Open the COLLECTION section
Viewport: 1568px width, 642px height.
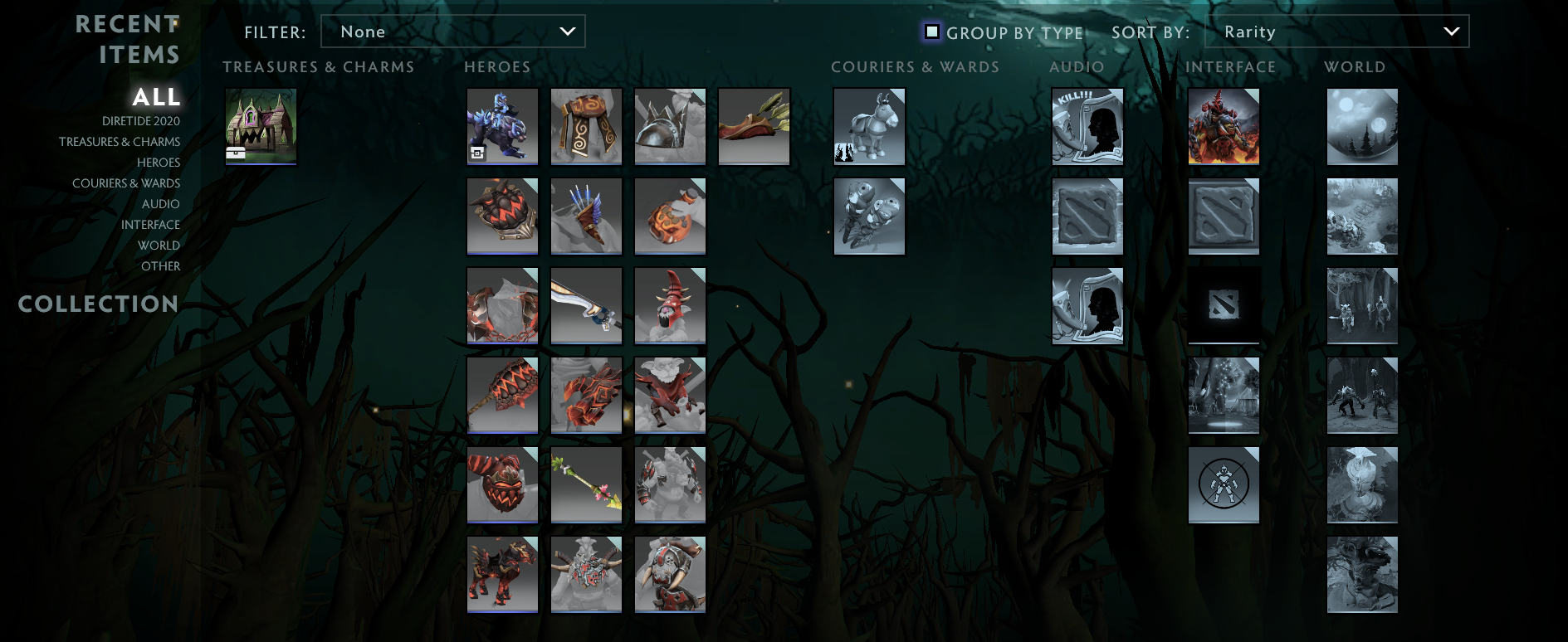coord(98,304)
